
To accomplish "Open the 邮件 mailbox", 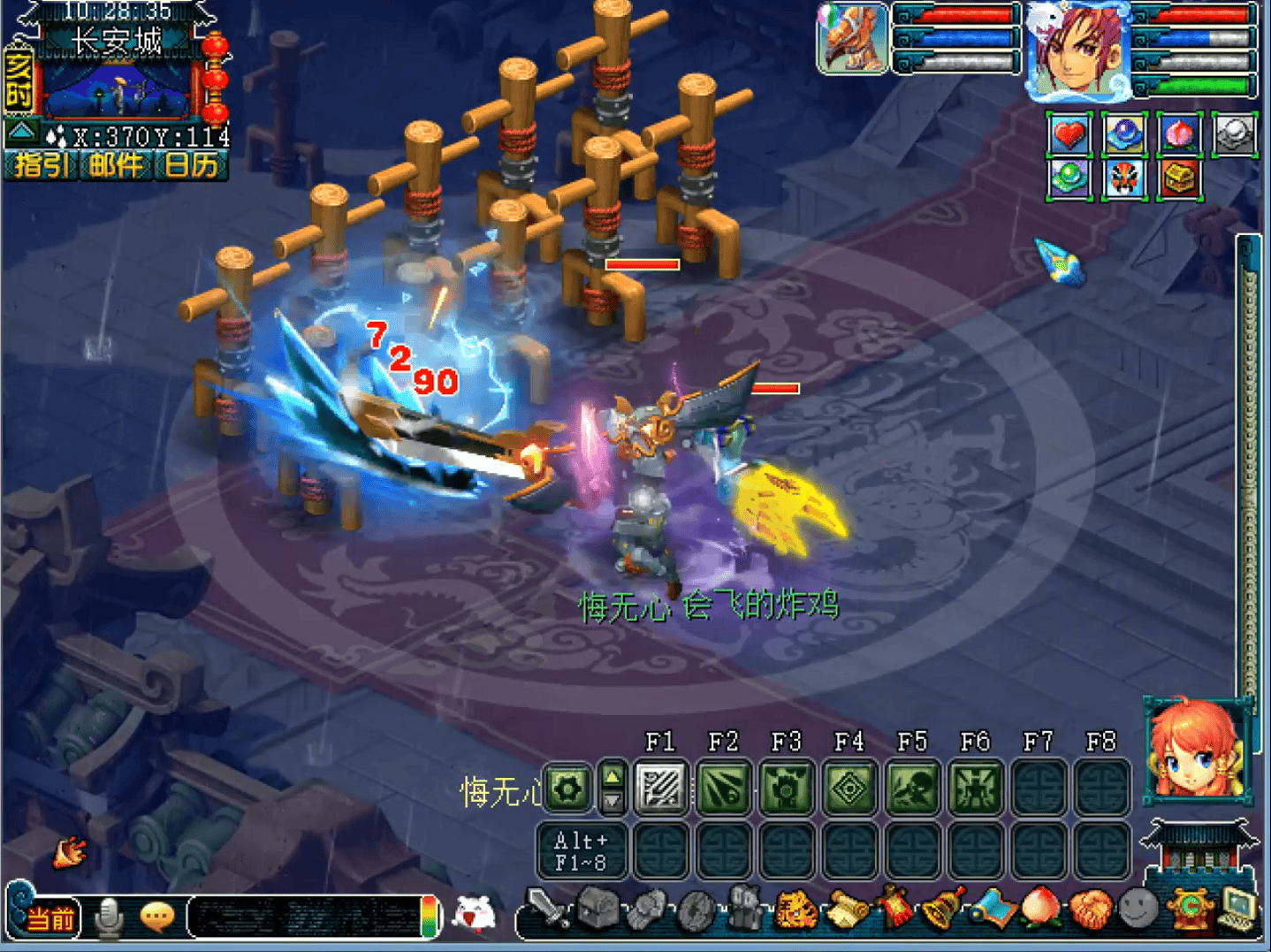I will [x=115, y=165].
